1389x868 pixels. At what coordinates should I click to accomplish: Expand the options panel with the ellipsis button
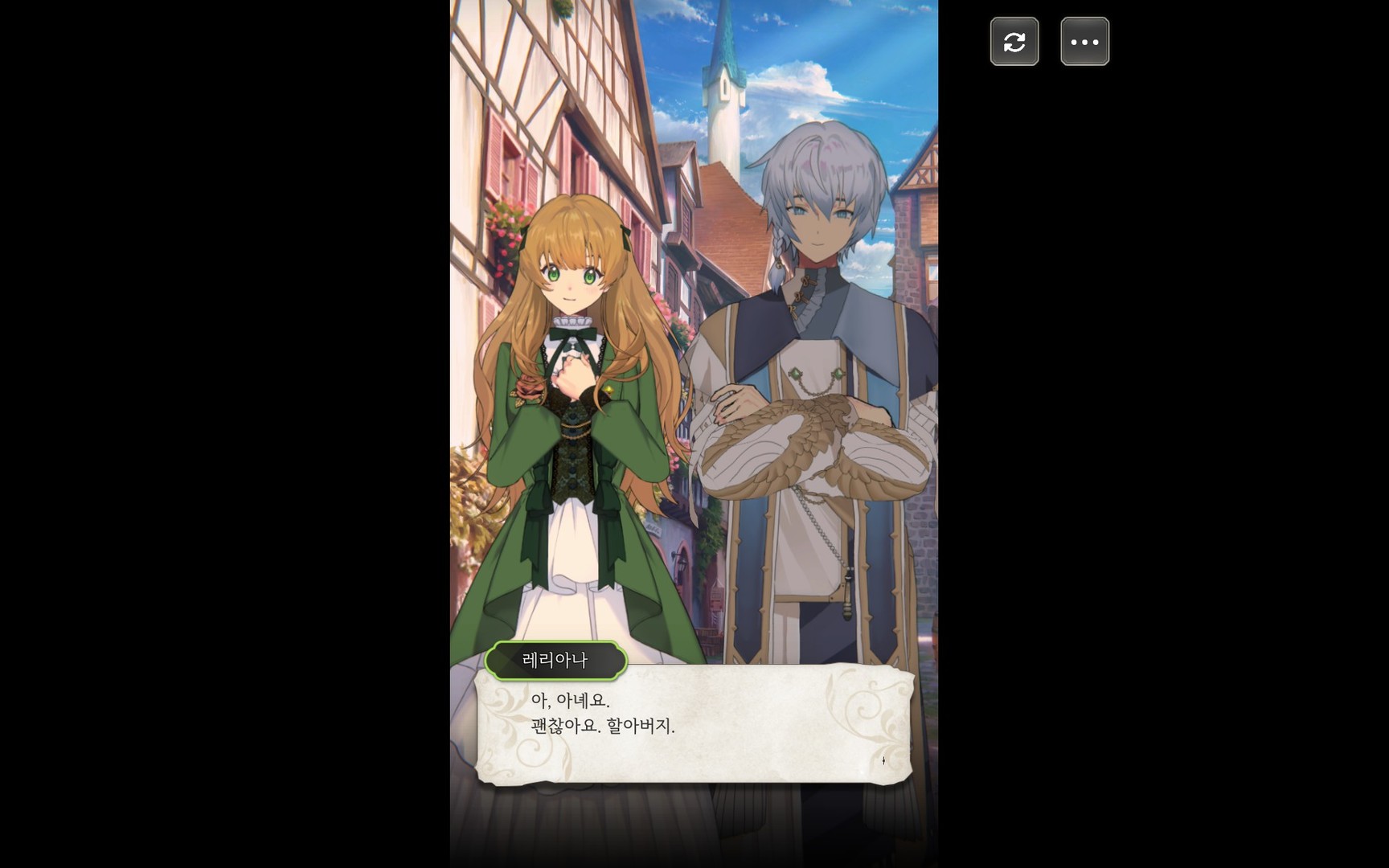1084,41
